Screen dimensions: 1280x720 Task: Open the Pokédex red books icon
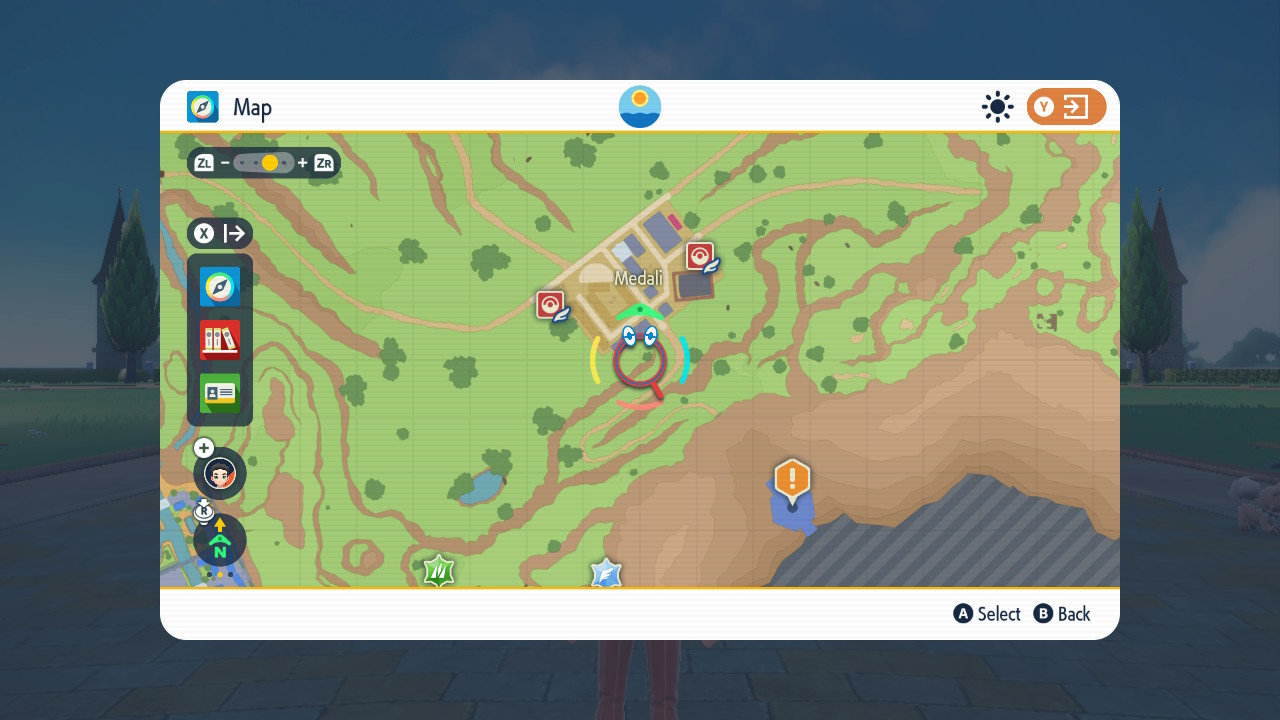coord(220,340)
